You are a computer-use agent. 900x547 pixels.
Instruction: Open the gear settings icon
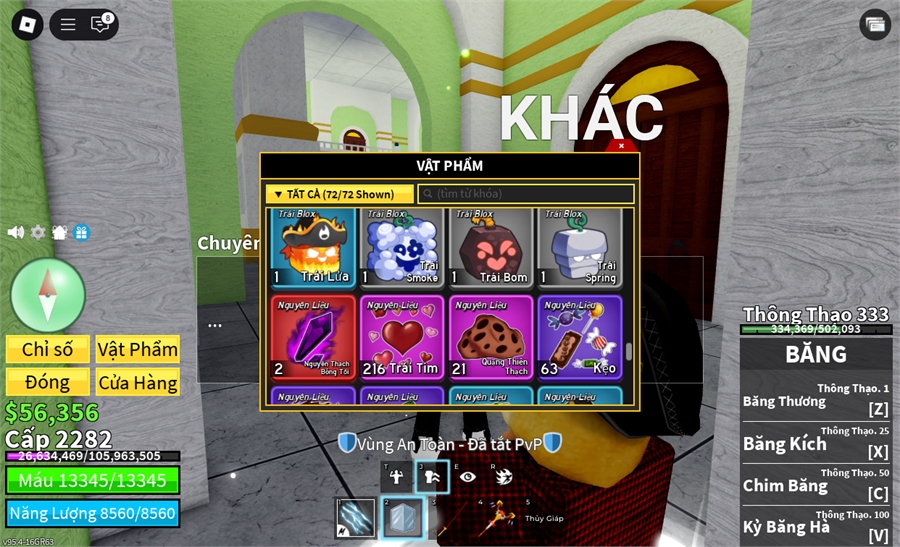(38, 232)
